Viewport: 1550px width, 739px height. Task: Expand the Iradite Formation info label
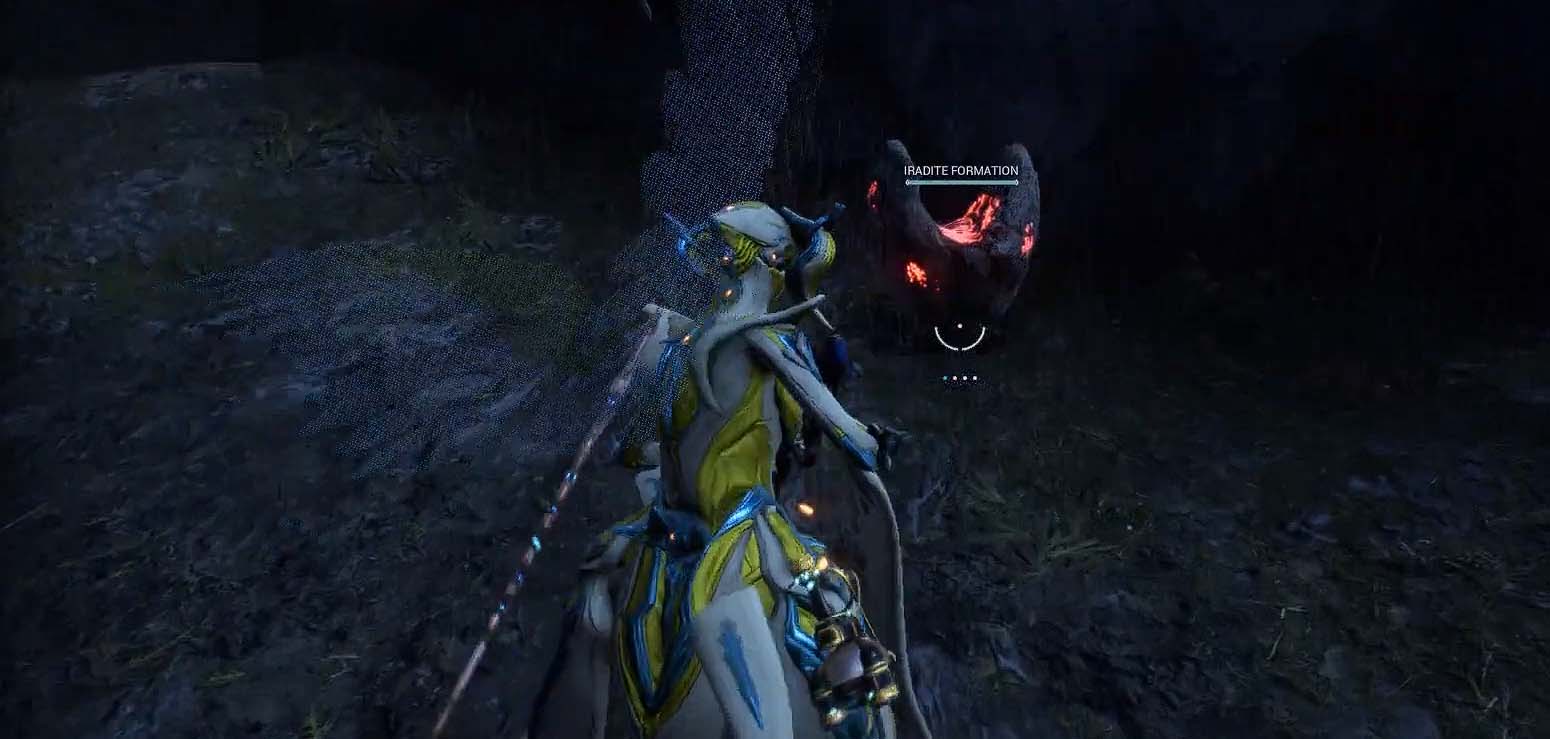[960, 170]
